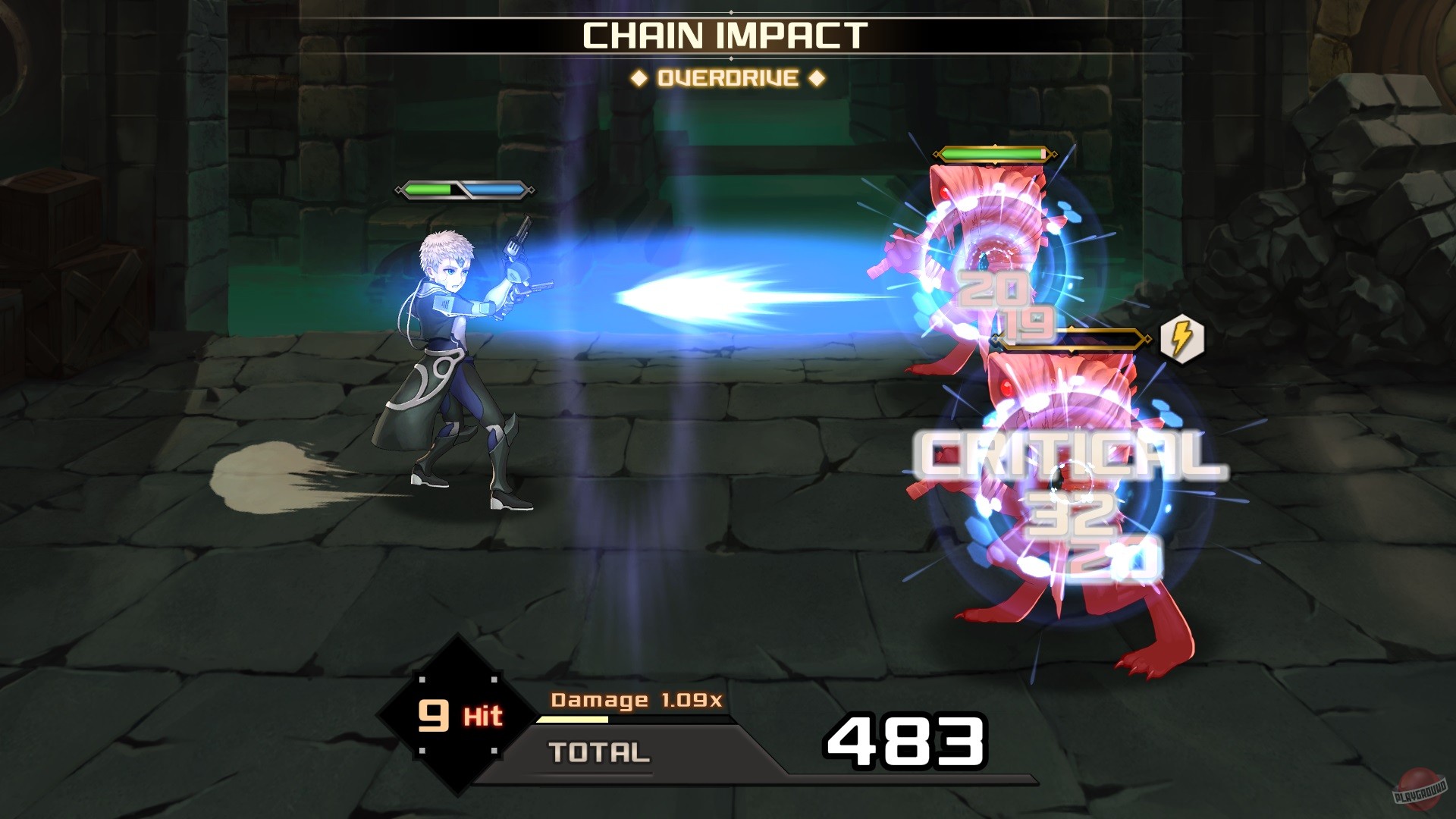1456x819 pixels.
Task: Toggle the OVERDRIVE mode label
Action: click(730, 76)
